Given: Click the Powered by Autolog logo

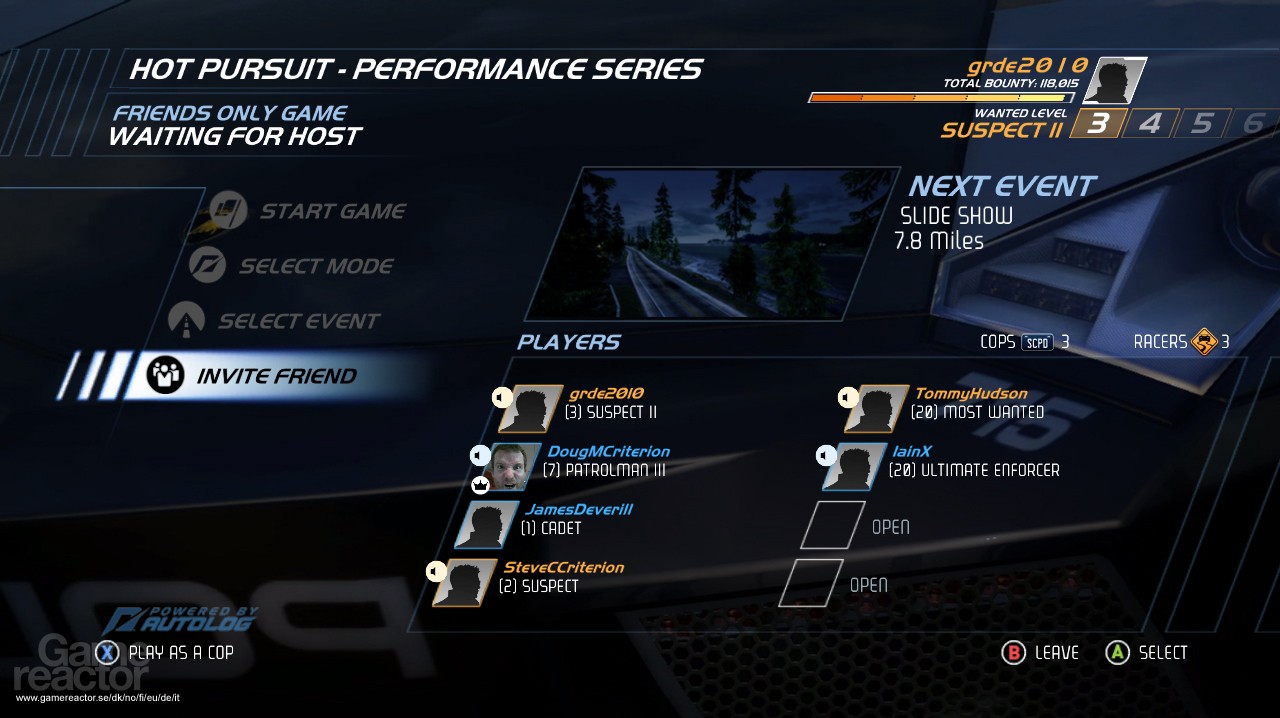Looking at the screenshot, I should click(x=178, y=620).
